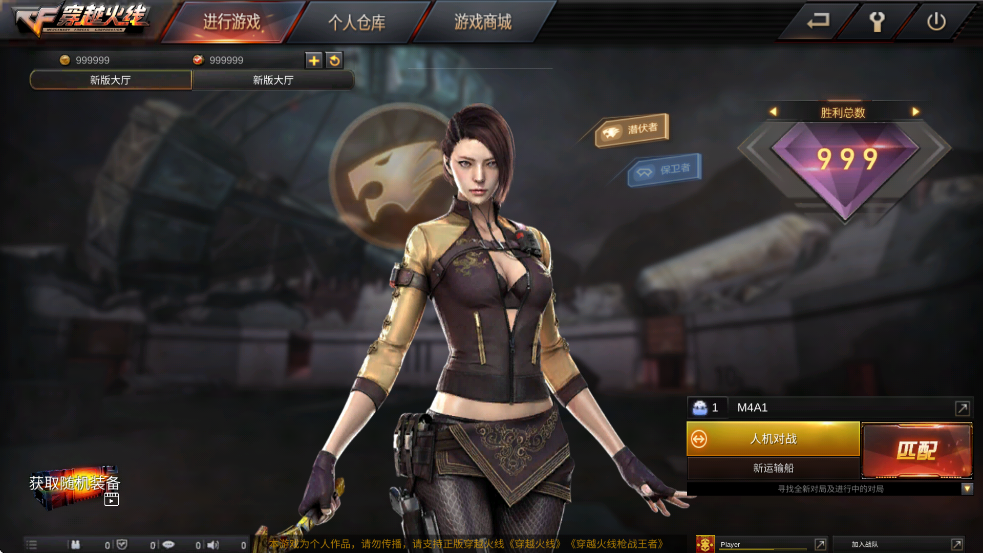The image size is (983, 553).
Task: Open the match search option dropdown
Action: click(967, 489)
